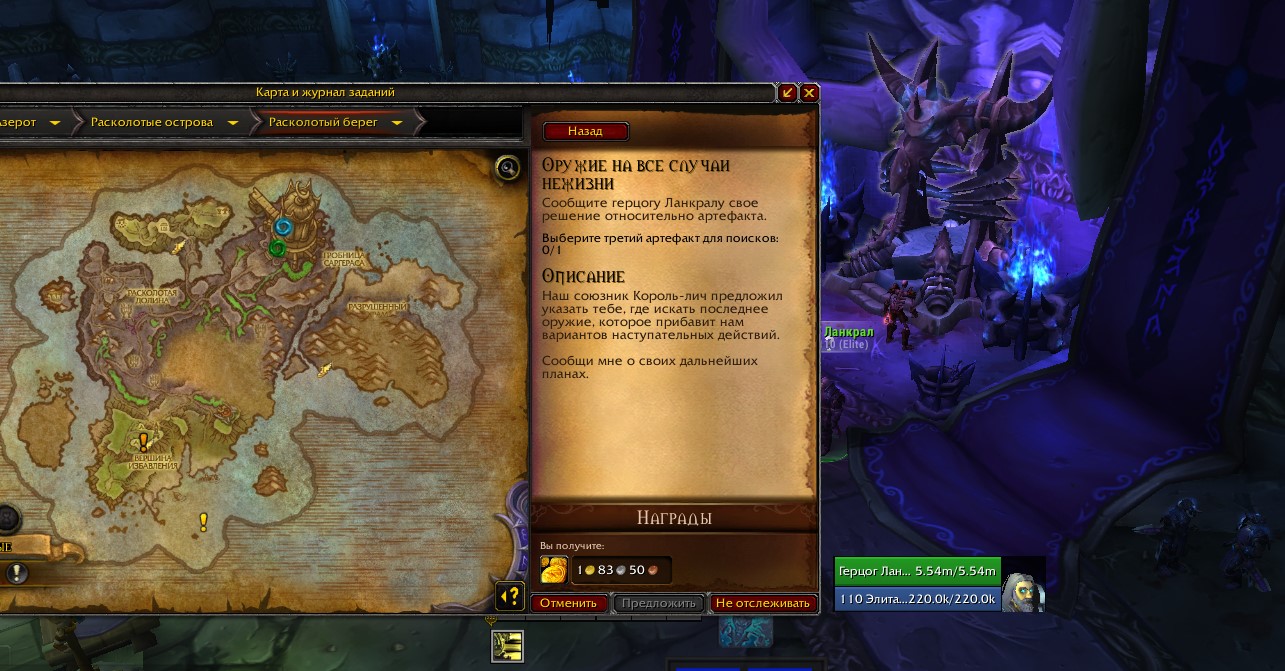Image resolution: width=1285 pixels, height=671 pixels.
Task: Click the yellow-striped icon below the map window
Action: 508,646
